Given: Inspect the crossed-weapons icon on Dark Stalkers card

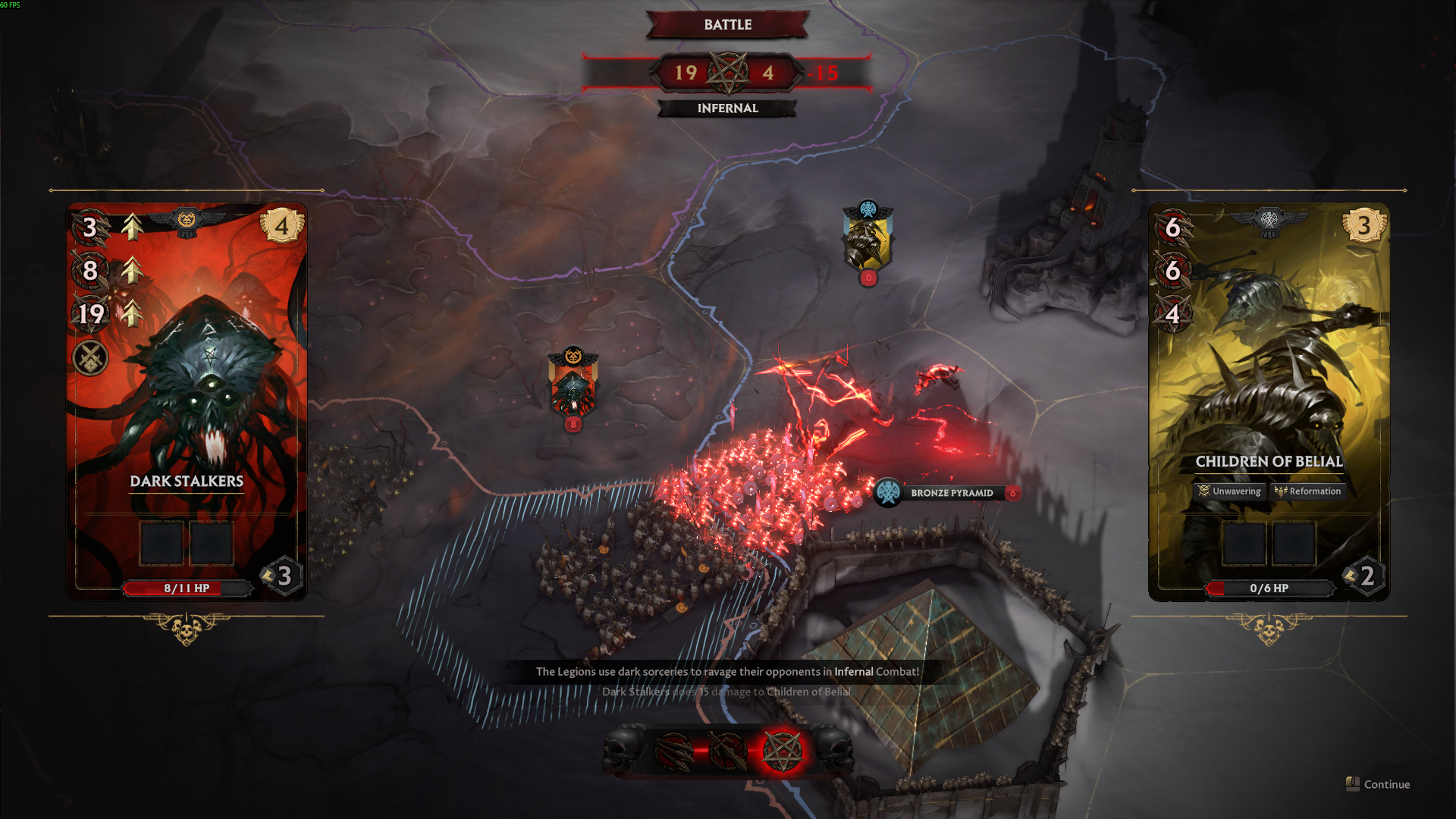Looking at the screenshot, I should [x=90, y=358].
